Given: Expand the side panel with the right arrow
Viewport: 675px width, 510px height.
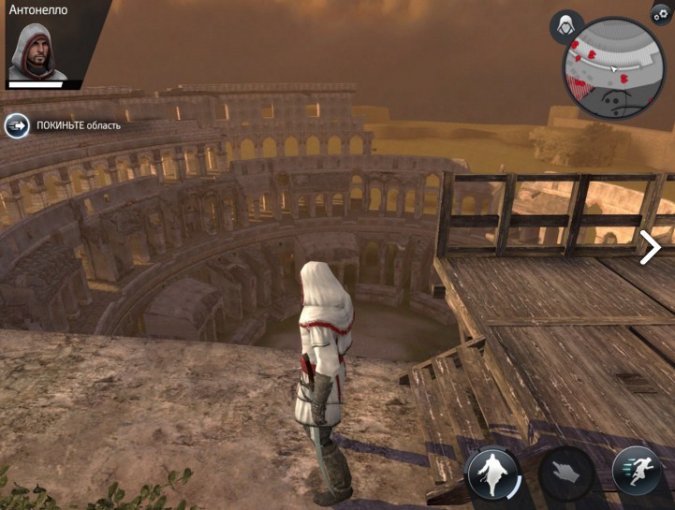Looking at the screenshot, I should tap(650, 247).
